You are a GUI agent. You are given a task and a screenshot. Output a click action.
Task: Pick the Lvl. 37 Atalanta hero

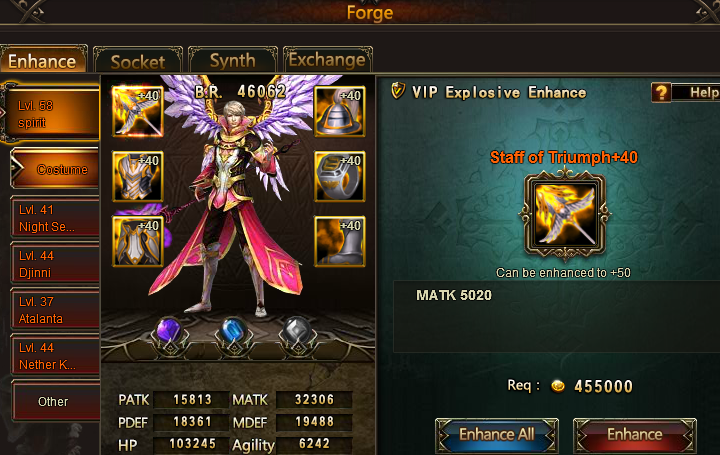tap(54, 310)
